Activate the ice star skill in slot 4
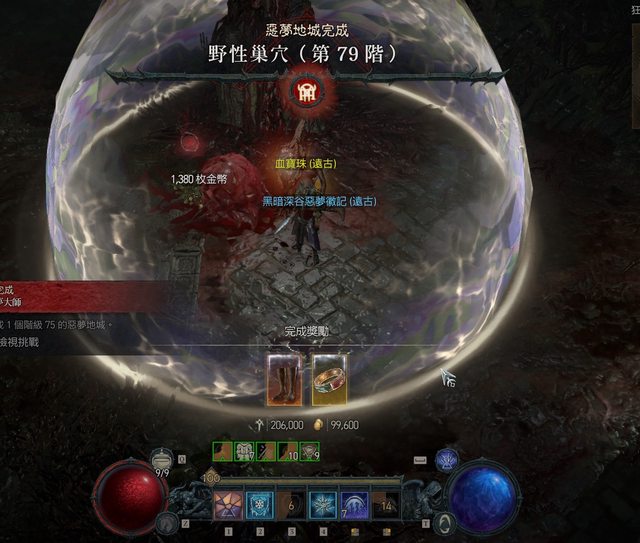Image resolution: width=640 pixels, height=543 pixels. tap(322, 505)
